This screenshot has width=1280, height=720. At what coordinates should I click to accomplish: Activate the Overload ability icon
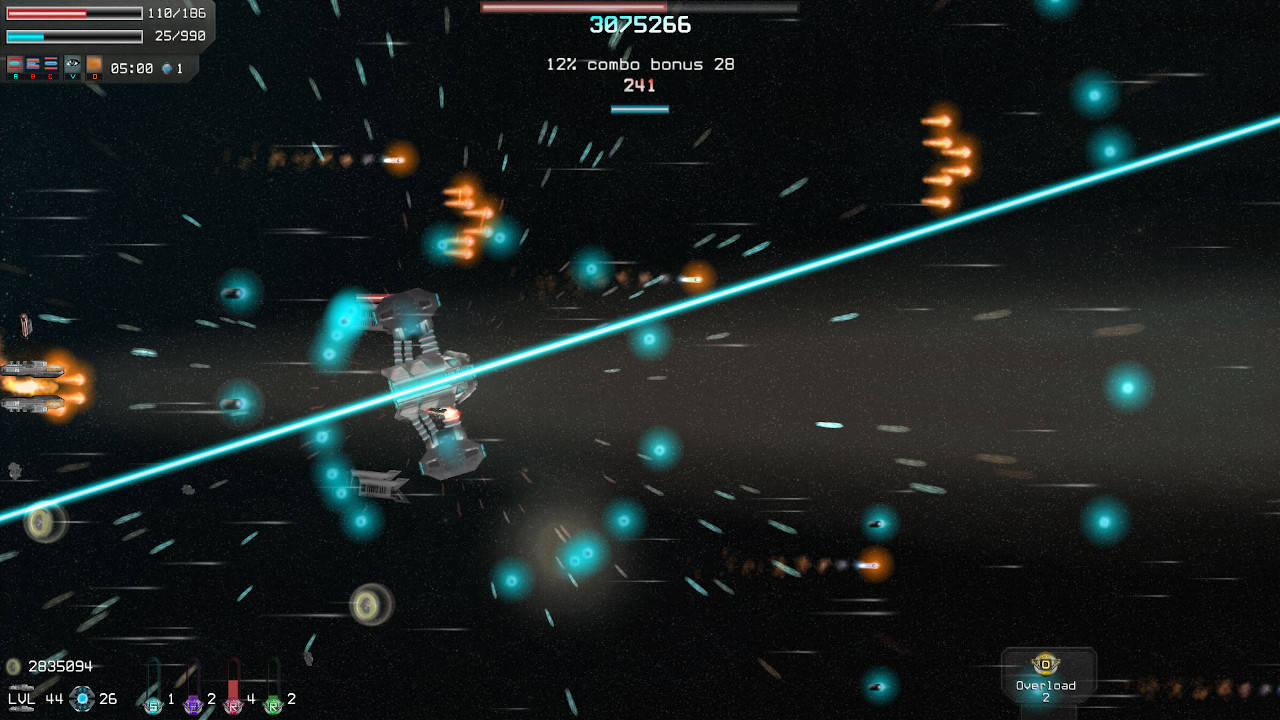[1045, 663]
